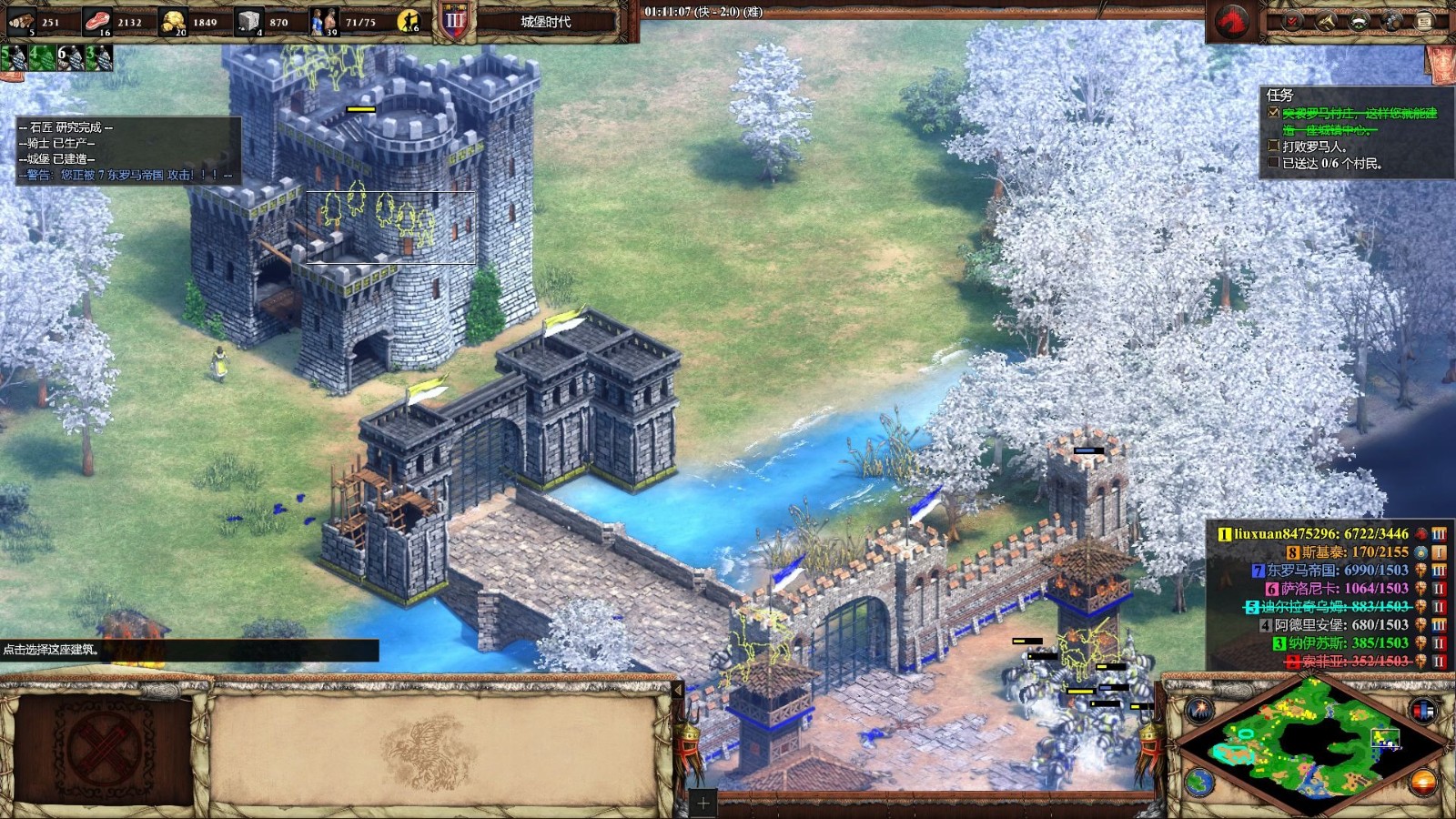Open the red horse head button

tap(1233, 20)
